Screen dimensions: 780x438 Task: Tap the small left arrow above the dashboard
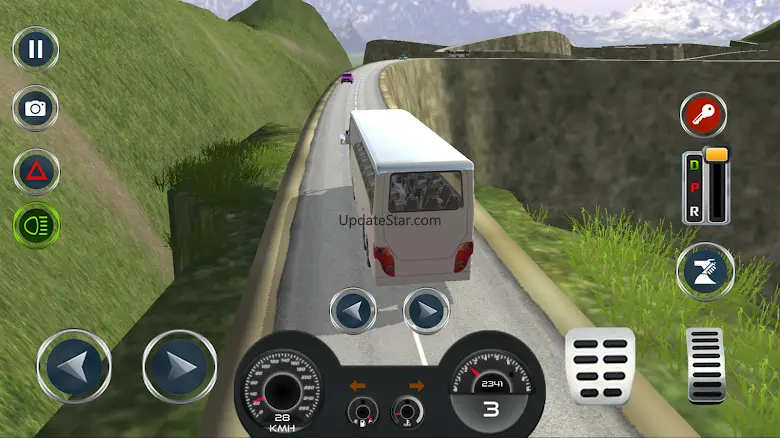tap(353, 310)
